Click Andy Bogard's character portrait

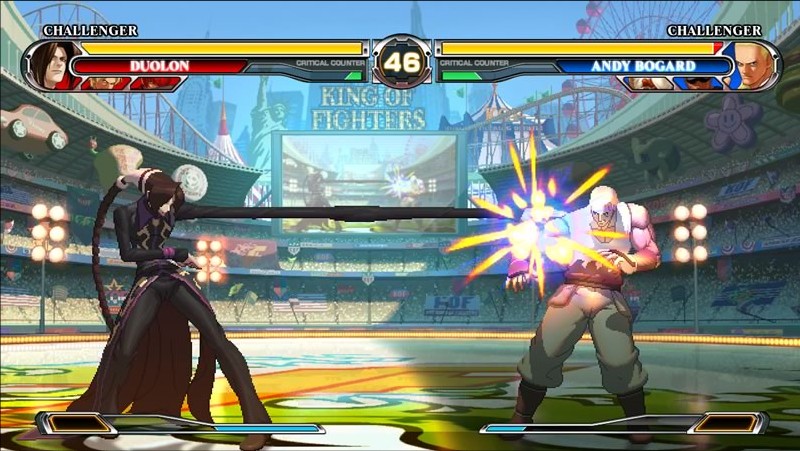[754, 65]
